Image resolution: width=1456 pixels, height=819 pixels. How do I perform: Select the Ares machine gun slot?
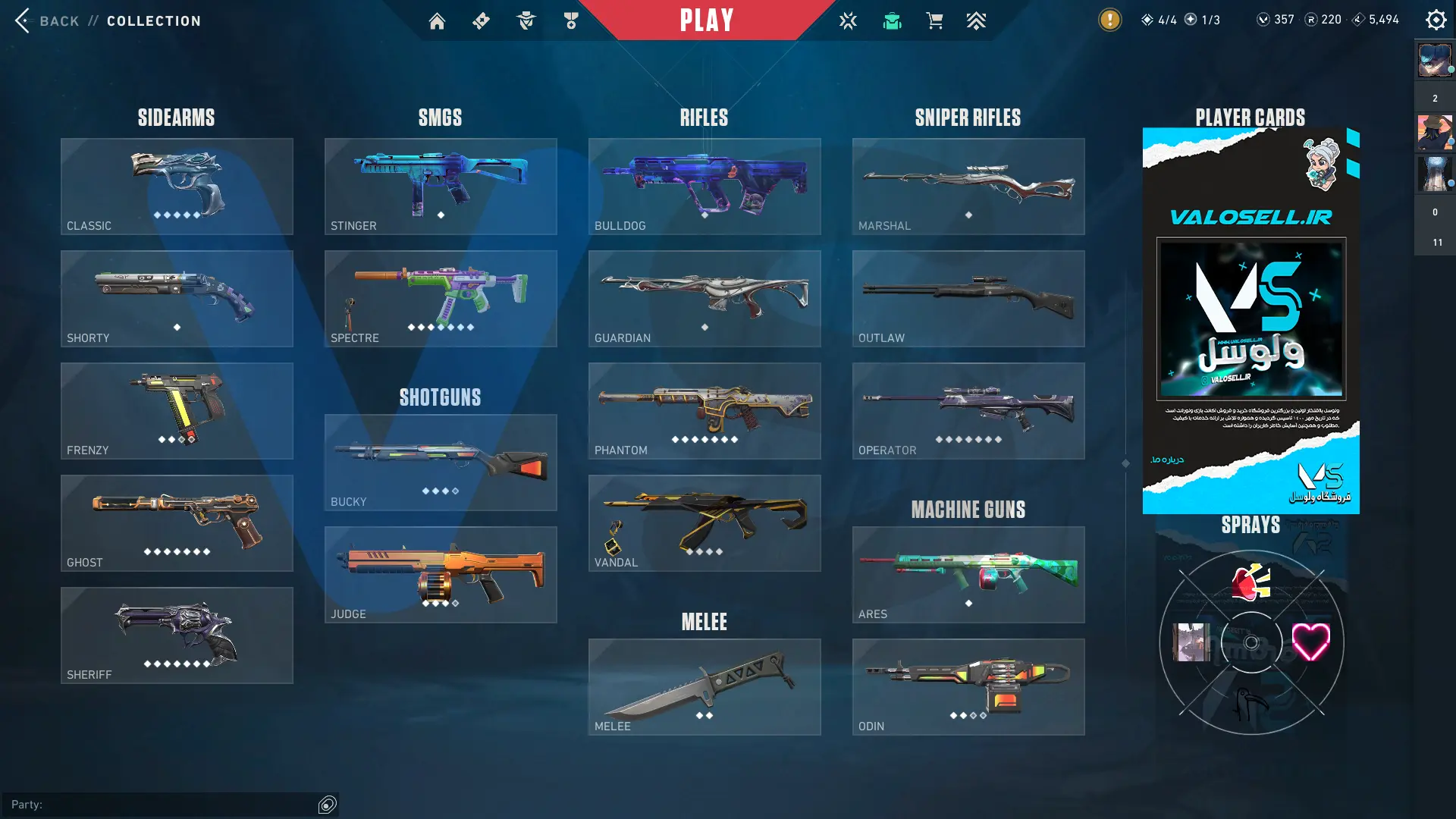tap(968, 575)
